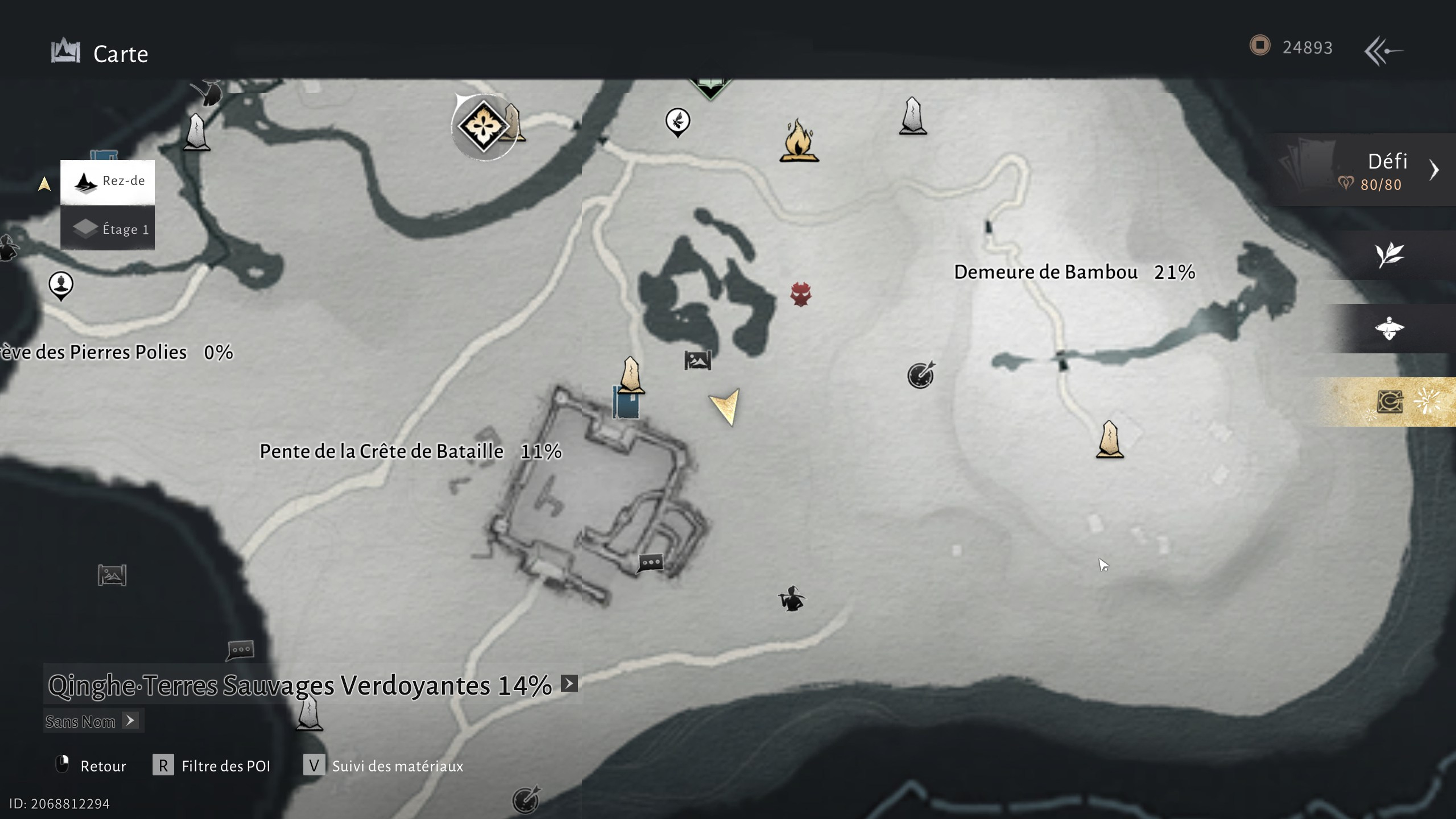Image resolution: width=1456 pixels, height=819 pixels.
Task: Click the Carte title in the top bar
Action: click(x=119, y=54)
